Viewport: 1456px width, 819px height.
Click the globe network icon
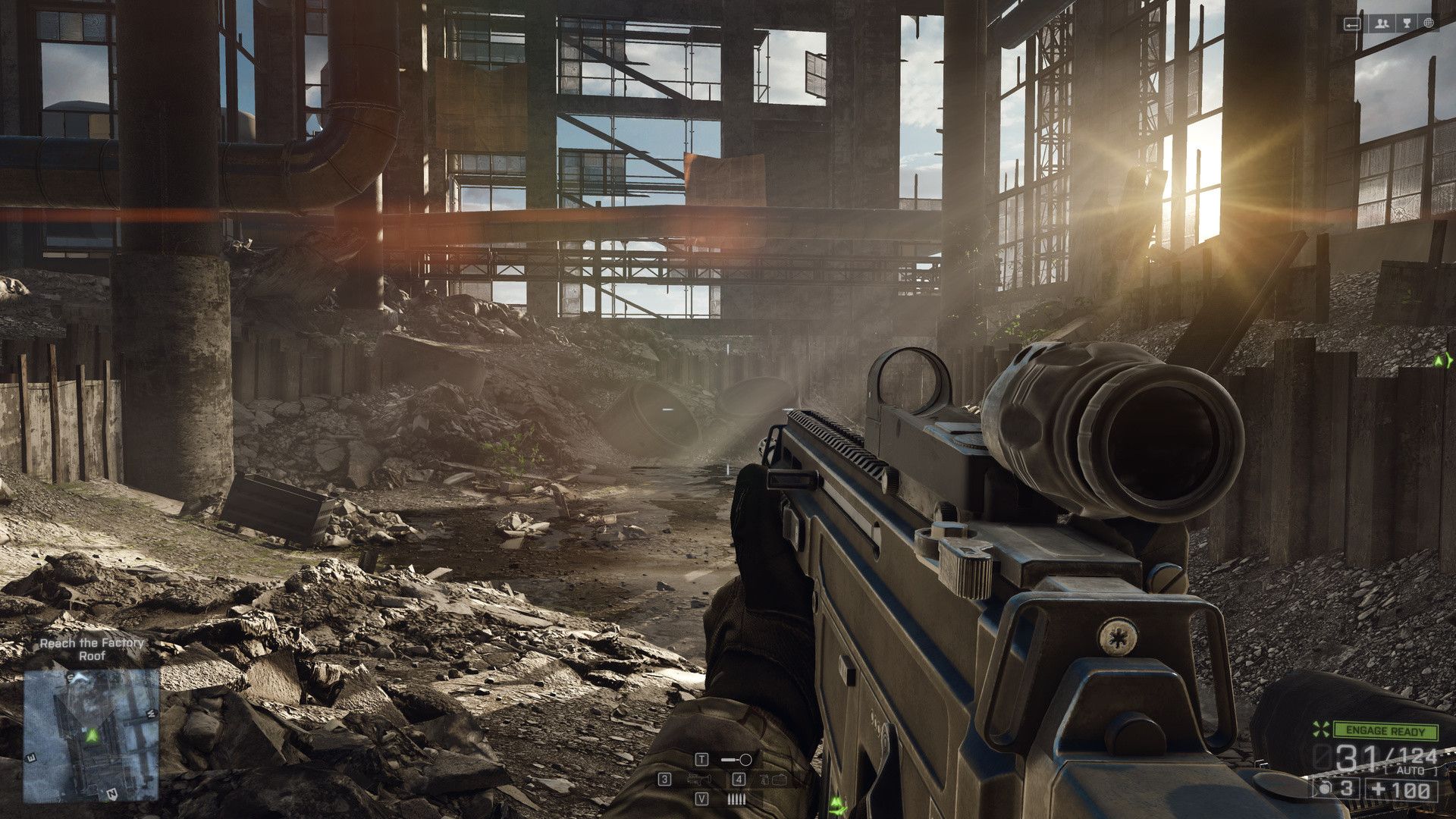tap(1429, 24)
